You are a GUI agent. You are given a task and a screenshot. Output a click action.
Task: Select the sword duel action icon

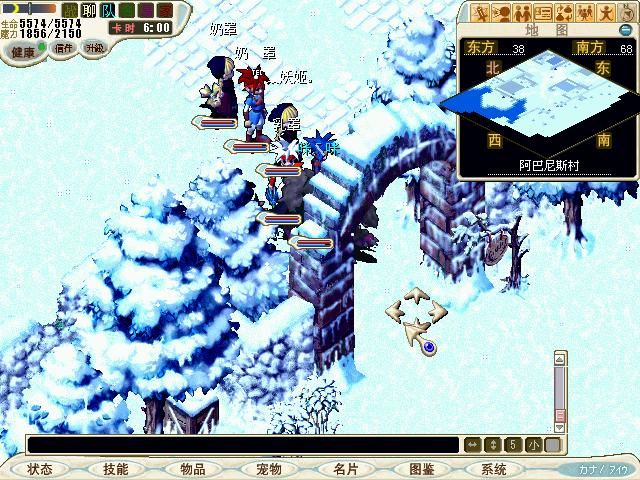tap(480, 13)
